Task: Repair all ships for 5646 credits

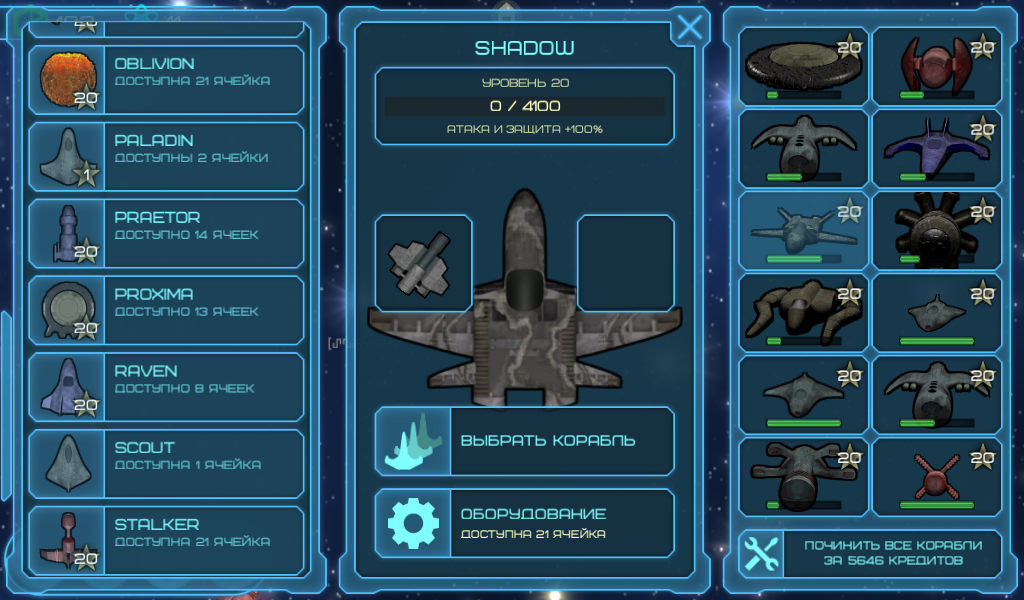Action: (870, 553)
